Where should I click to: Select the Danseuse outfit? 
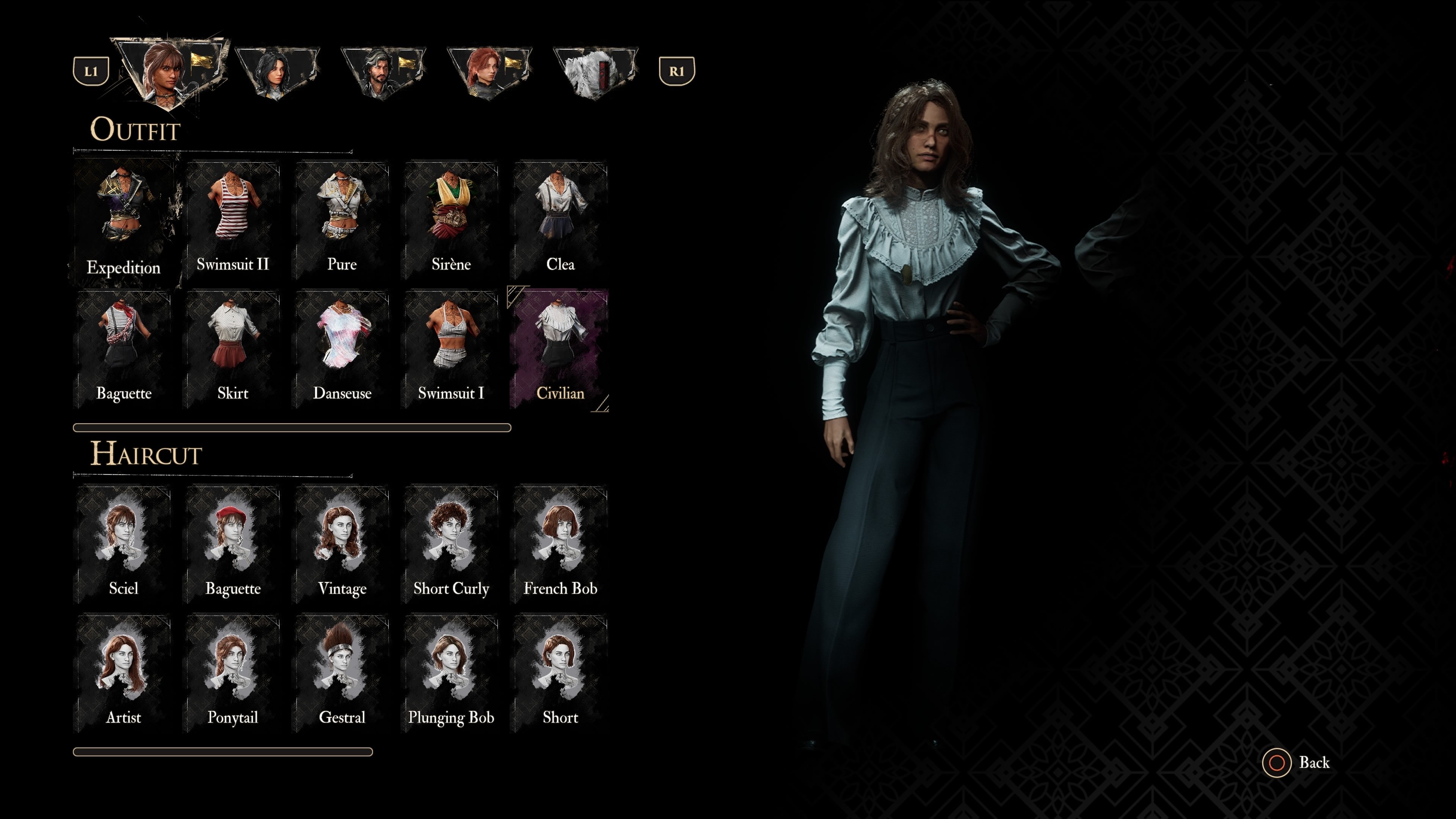pos(341,349)
